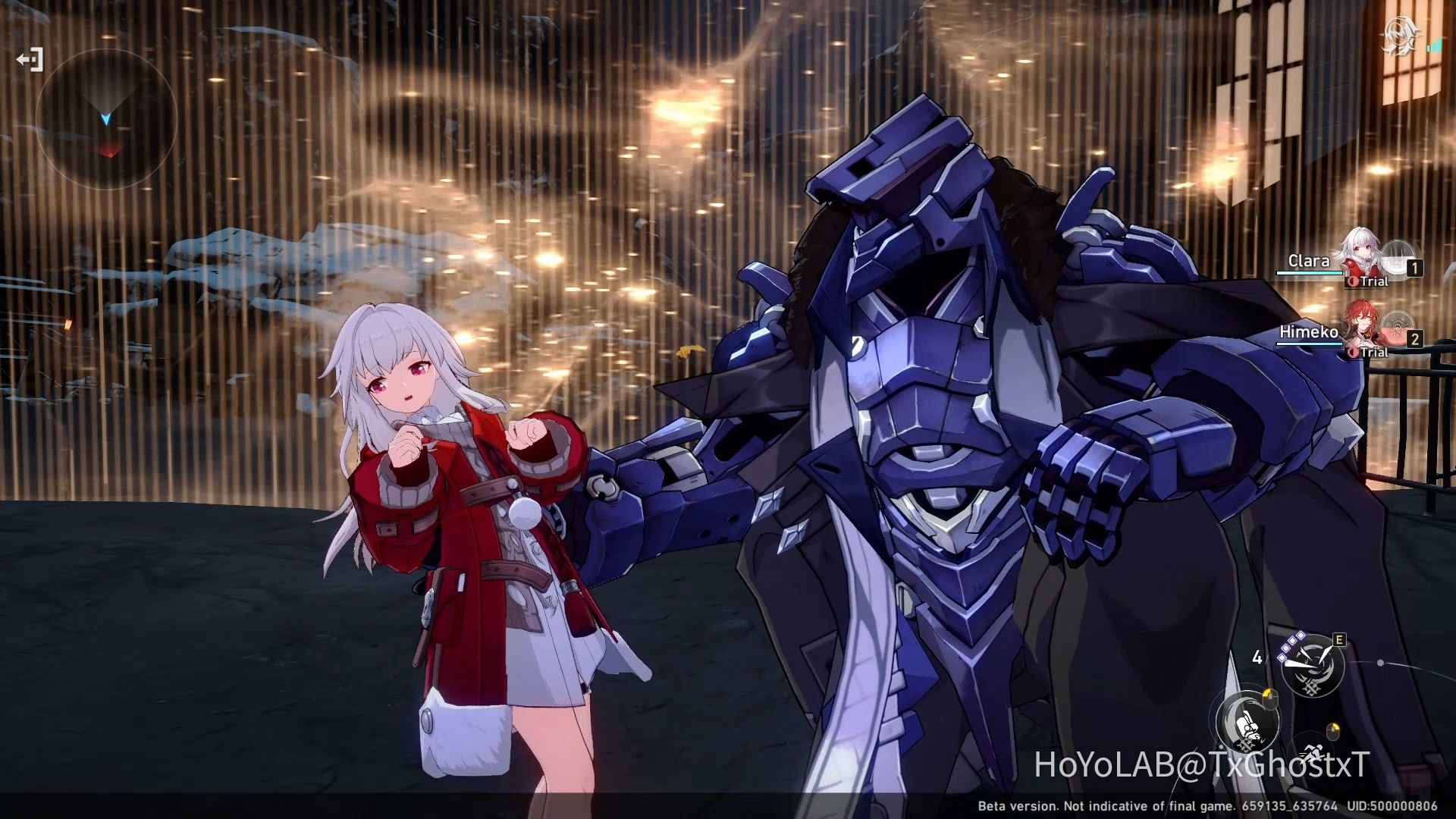The width and height of the screenshot is (1456, 819).
Task: Click the number 1 key badge beside Clara
Action: pos(1414,267)
